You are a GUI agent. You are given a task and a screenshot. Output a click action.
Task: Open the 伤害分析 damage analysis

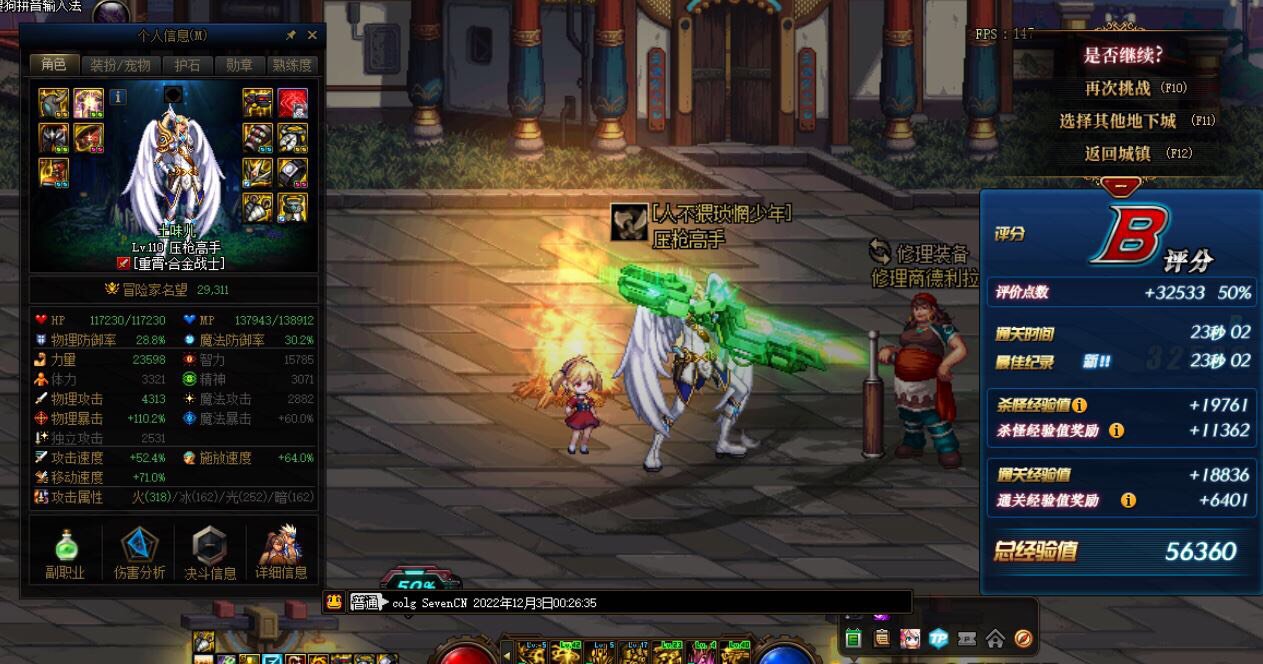139,552
